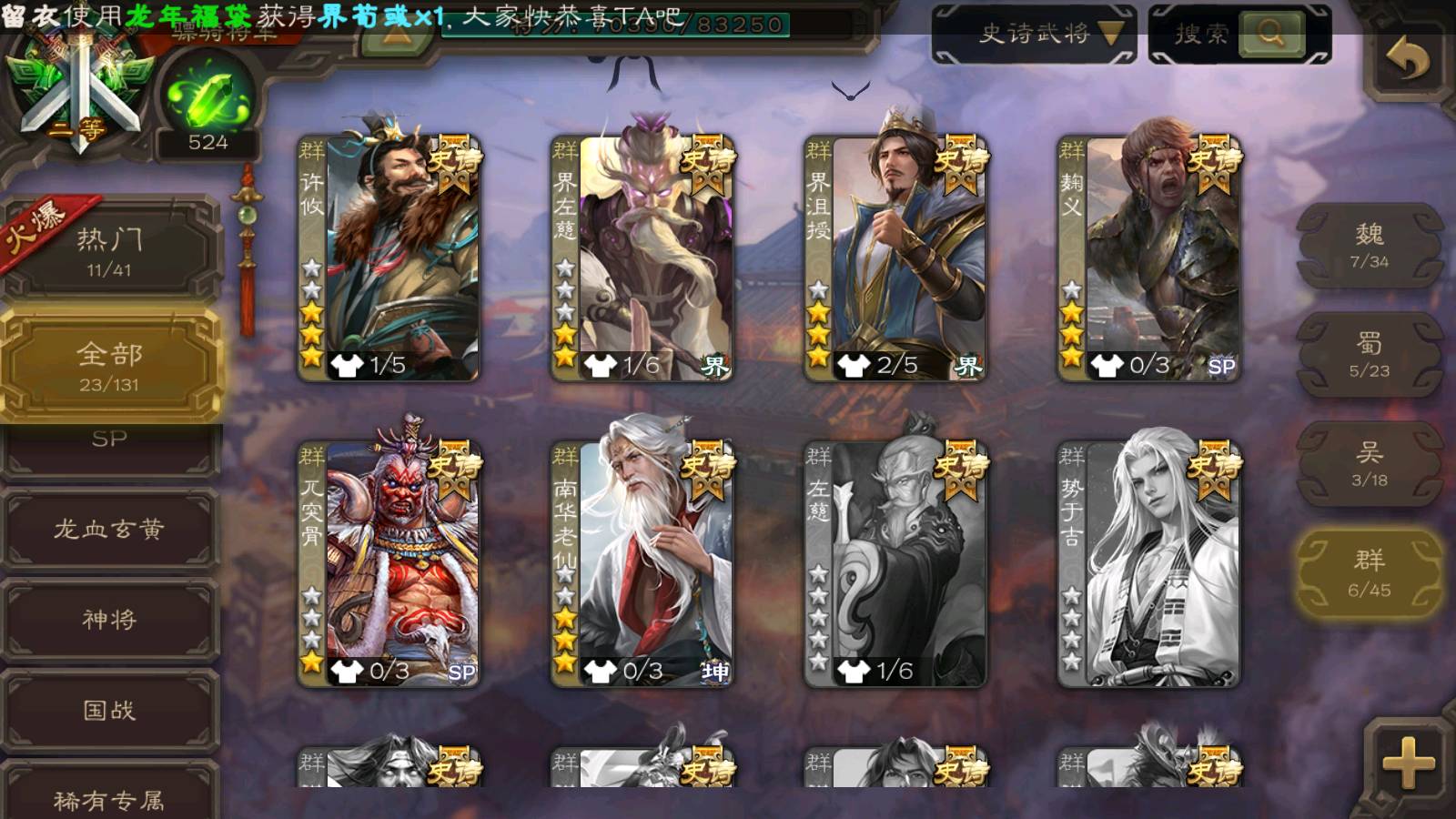Select the 群 faction tab
Screen dimensions: 1456x819
click(x=1369, y=573)
